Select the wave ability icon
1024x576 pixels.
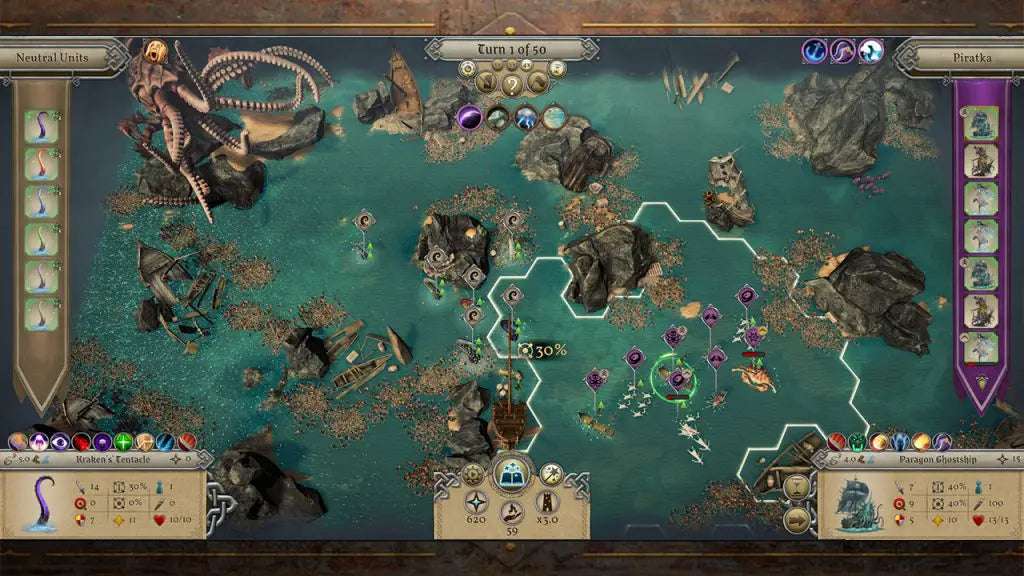tap(871, 51)
